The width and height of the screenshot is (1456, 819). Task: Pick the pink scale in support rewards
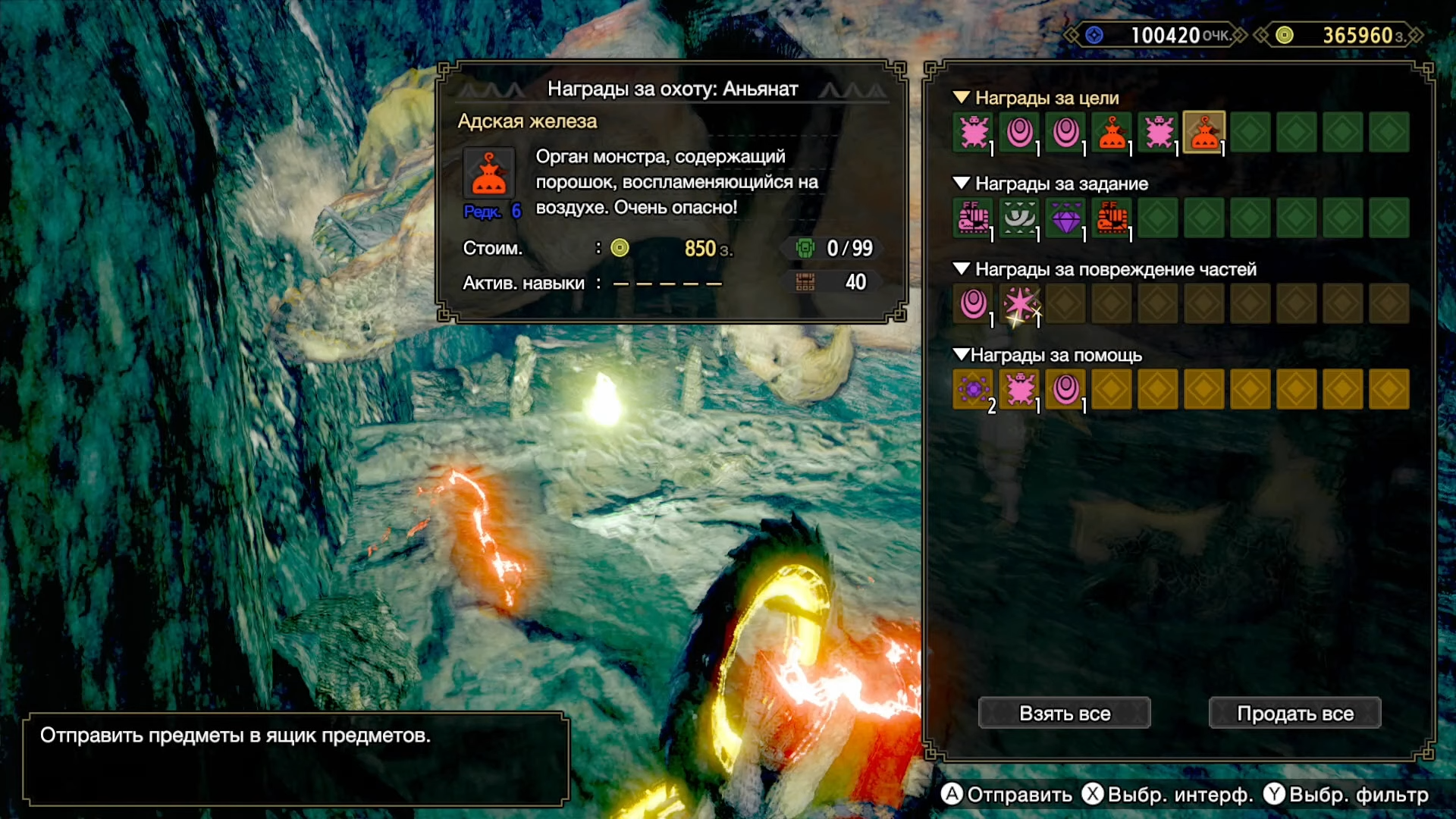(1065, 390)
